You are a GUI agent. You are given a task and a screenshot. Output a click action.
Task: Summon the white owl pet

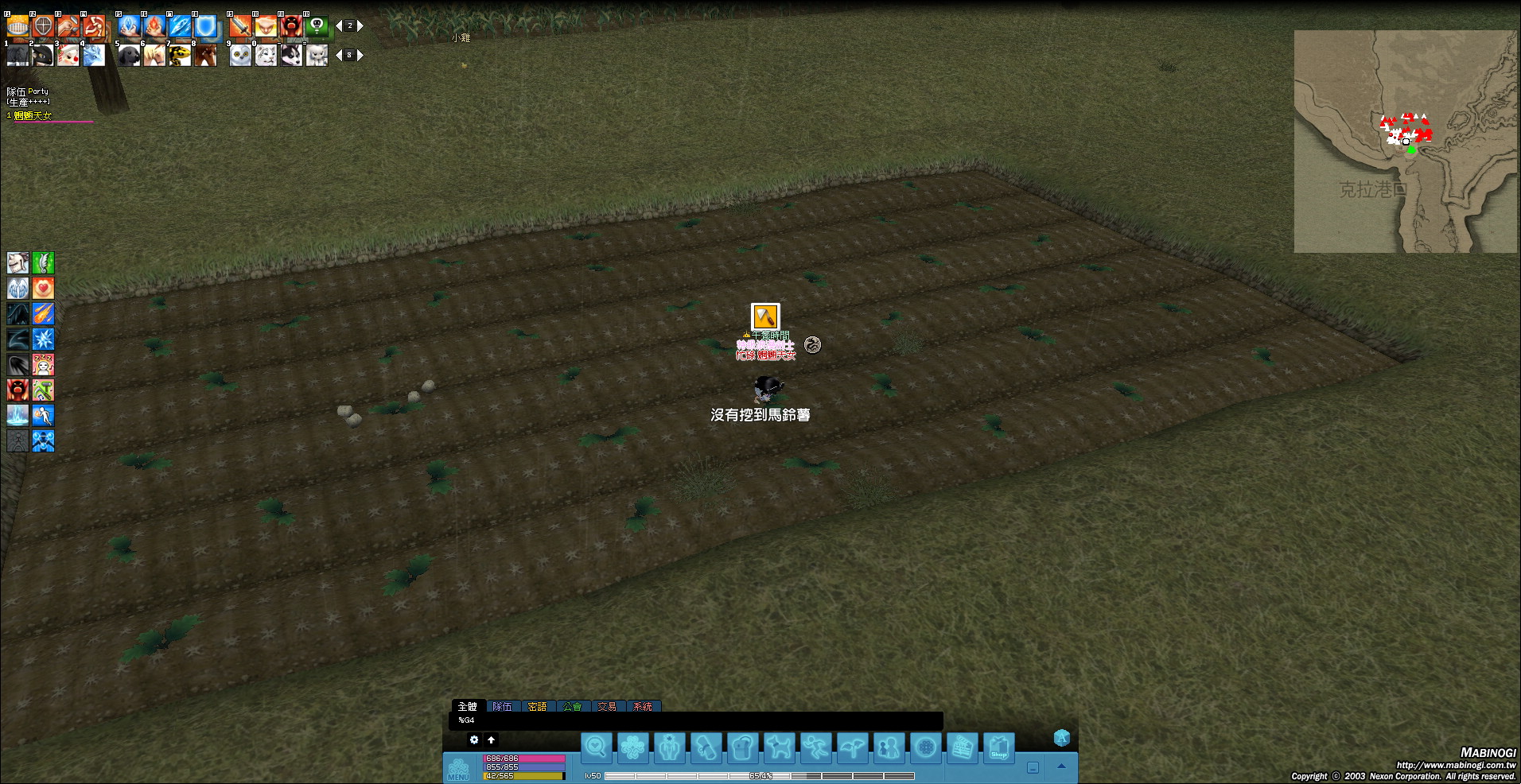coord(240,55)
